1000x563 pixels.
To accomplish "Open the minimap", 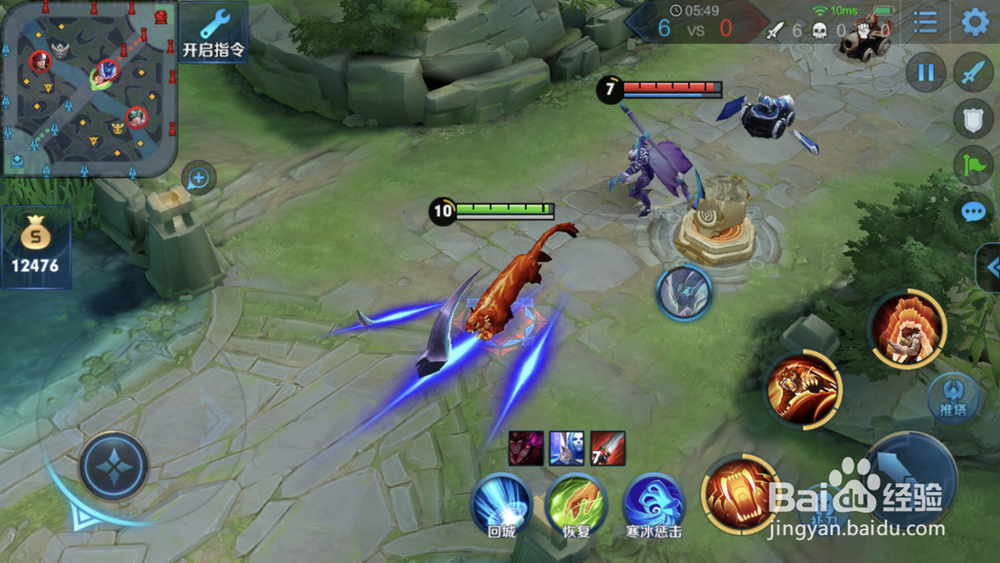I will coord(89,88).
